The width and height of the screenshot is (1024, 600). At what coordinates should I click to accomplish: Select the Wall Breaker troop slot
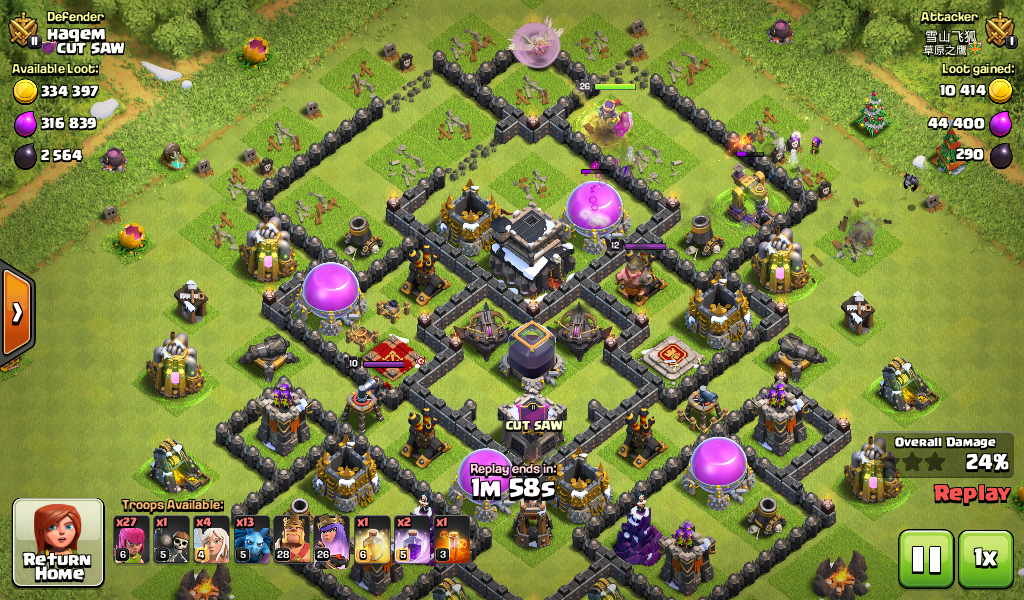[x=172, y=539]
